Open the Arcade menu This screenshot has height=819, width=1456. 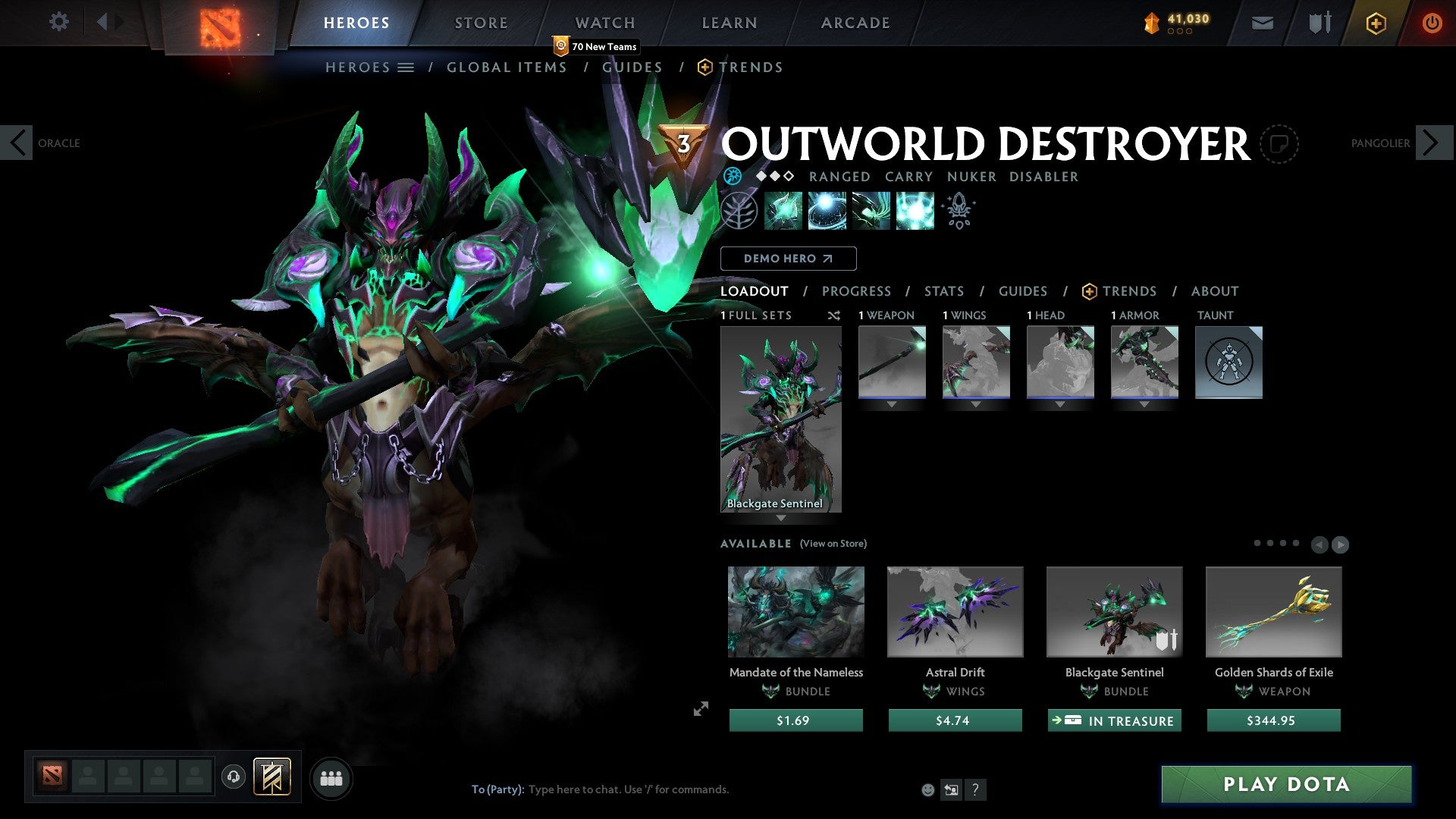click(855, 23)
